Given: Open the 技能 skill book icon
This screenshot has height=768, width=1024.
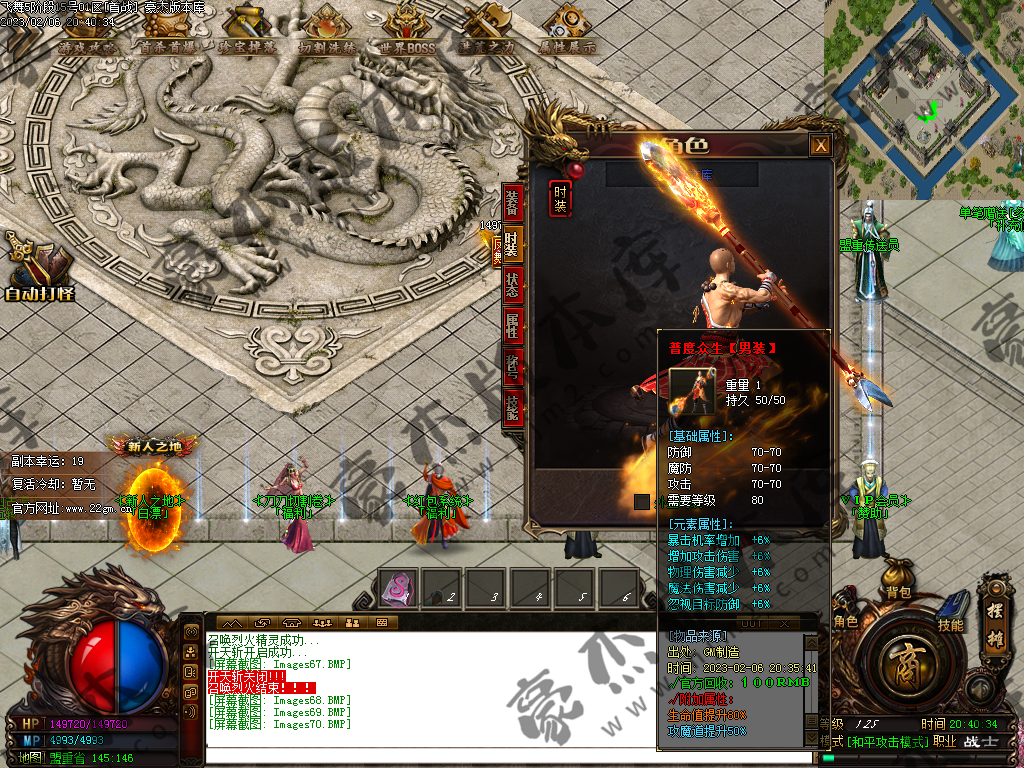Looking at the screenshot, I should (951, 610).
